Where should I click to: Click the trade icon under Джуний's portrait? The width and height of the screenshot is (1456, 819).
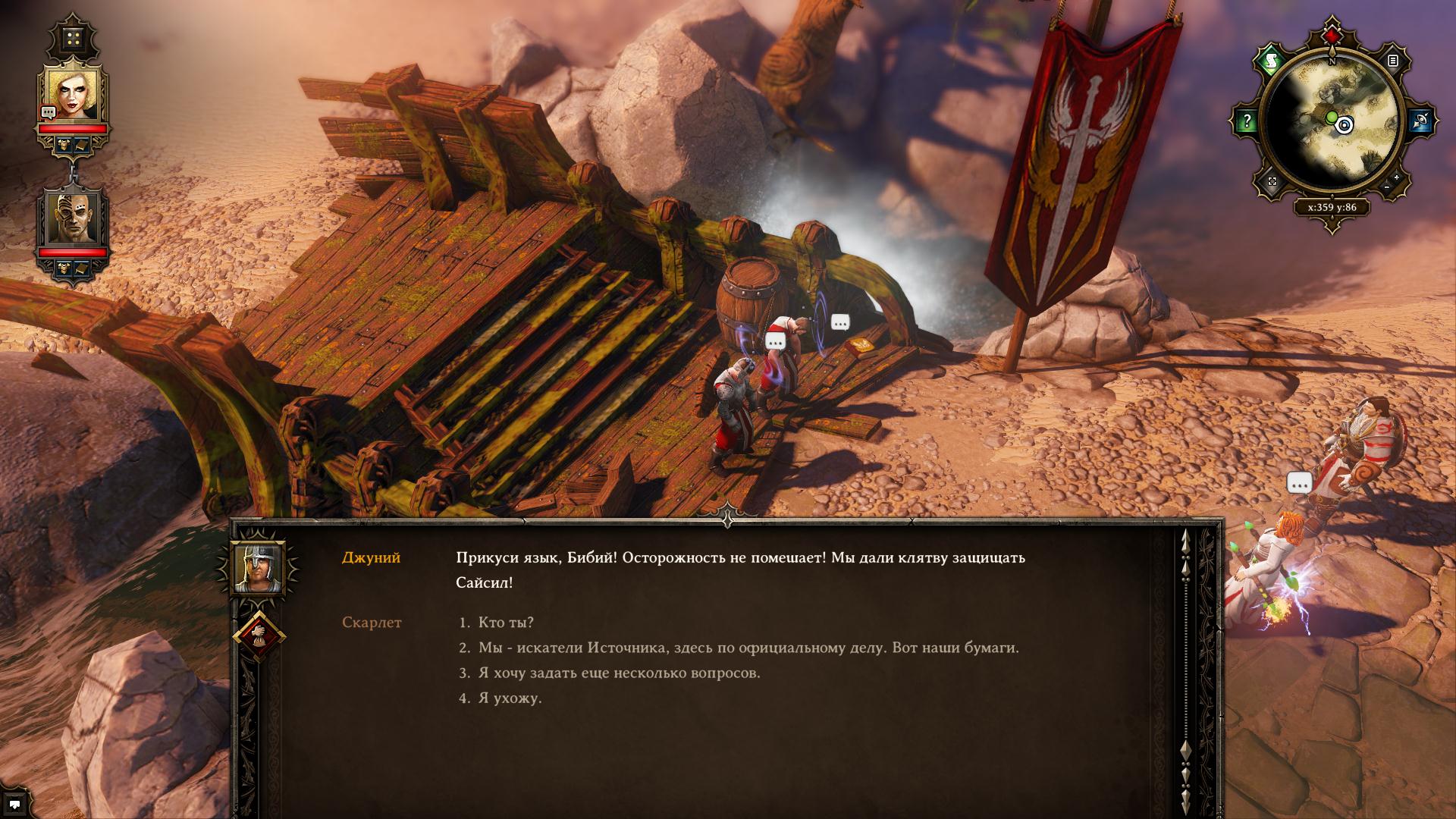[259, 636]
